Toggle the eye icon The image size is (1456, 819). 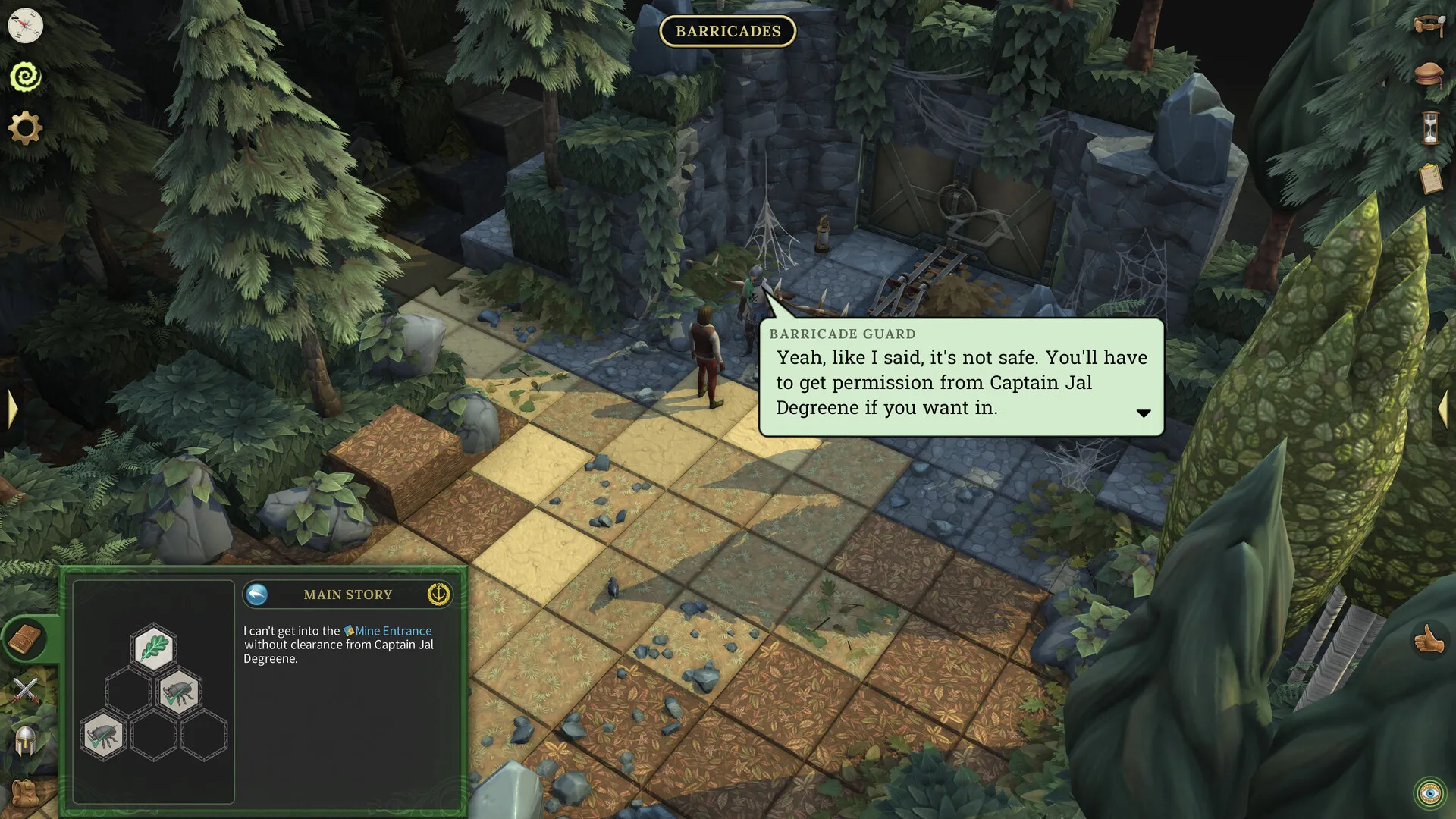click(x=1430, y=793)
